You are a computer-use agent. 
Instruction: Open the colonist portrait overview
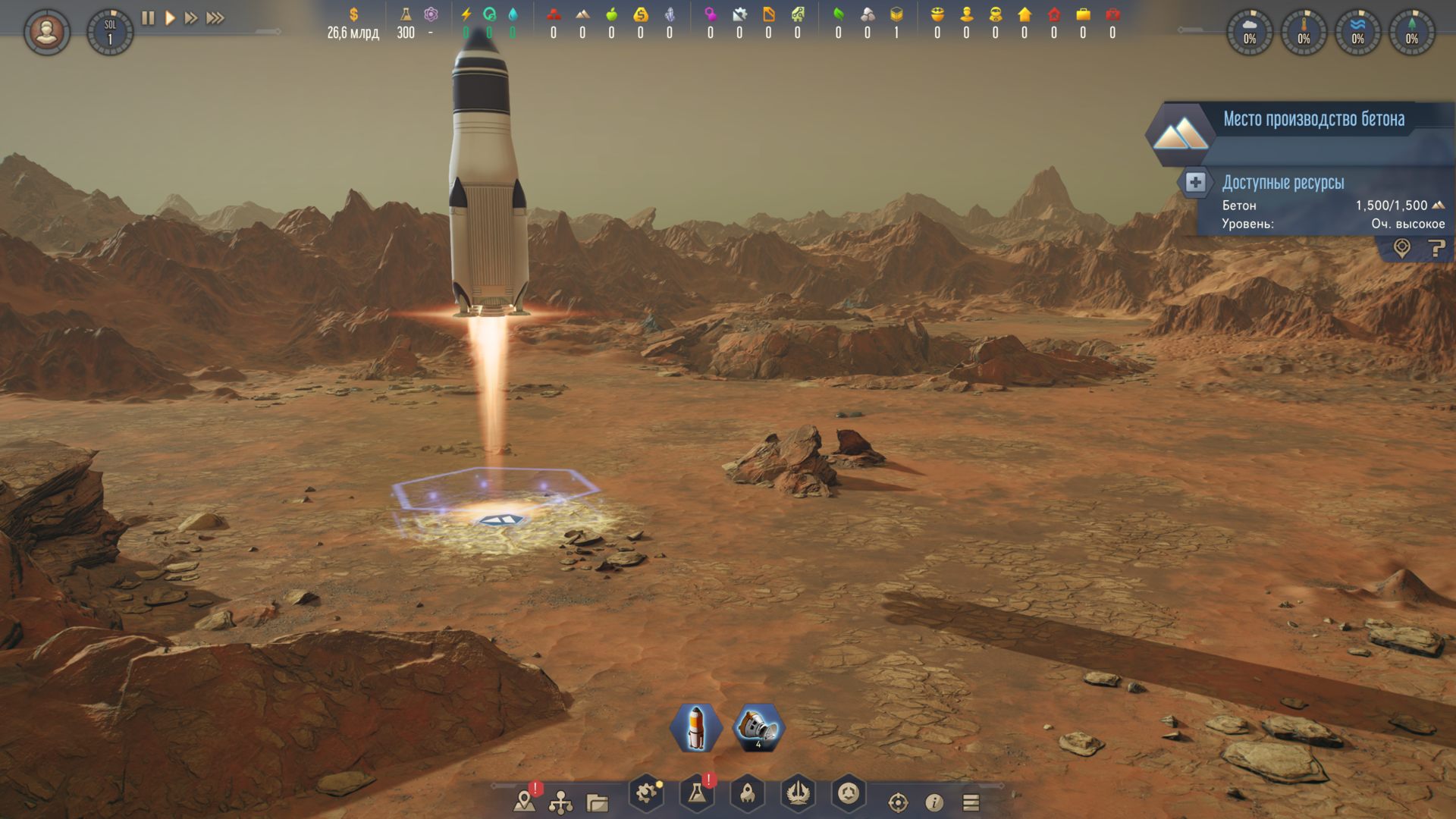tap(47, 32)
